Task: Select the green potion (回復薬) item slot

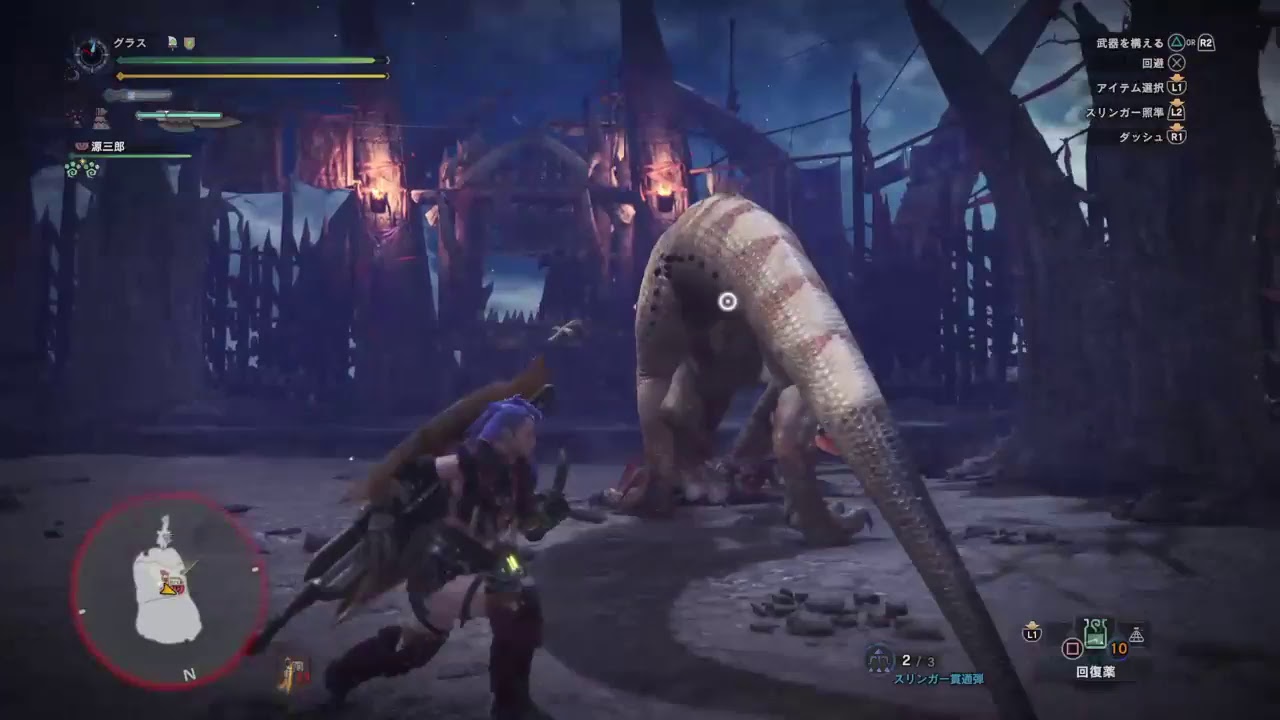Action: [x=1097, y=634]
